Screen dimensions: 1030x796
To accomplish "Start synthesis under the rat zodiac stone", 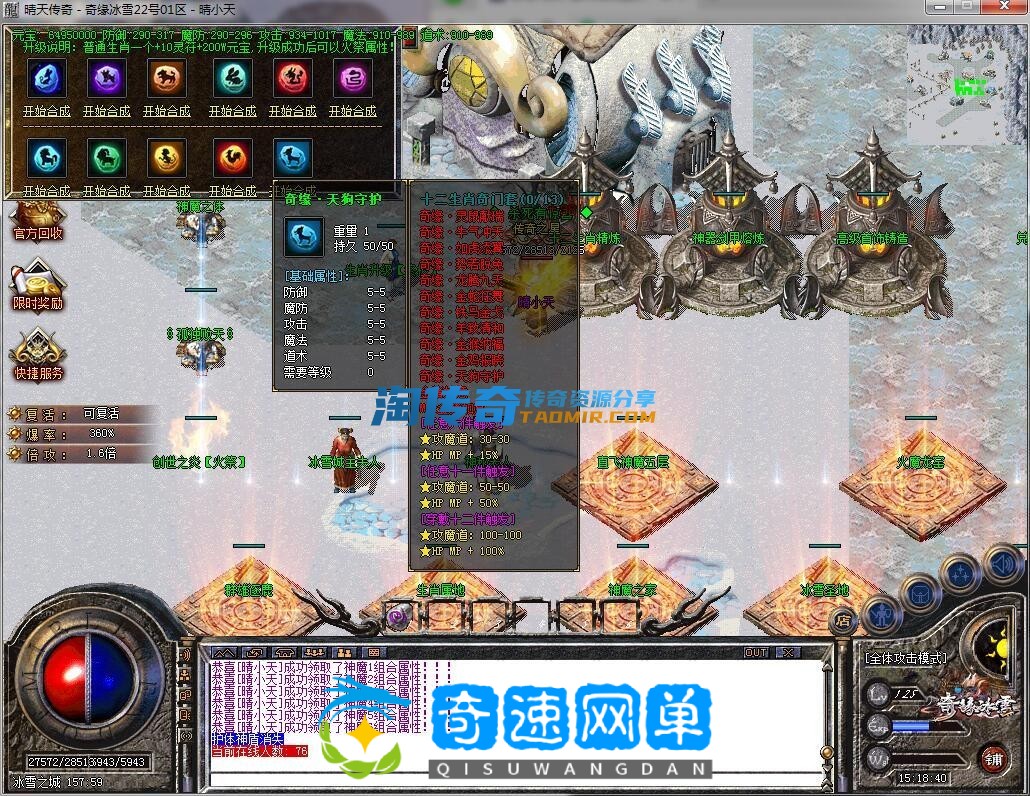I will (x=47, y=111).
